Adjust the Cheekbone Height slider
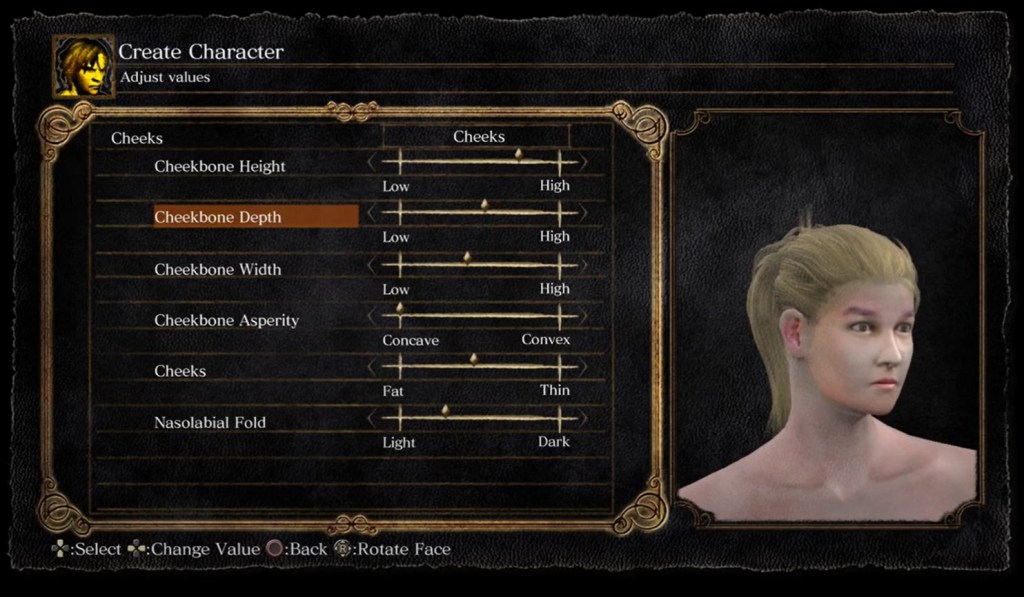Image resolution: width=1024 pixels, height=597 pixels. 518,160
